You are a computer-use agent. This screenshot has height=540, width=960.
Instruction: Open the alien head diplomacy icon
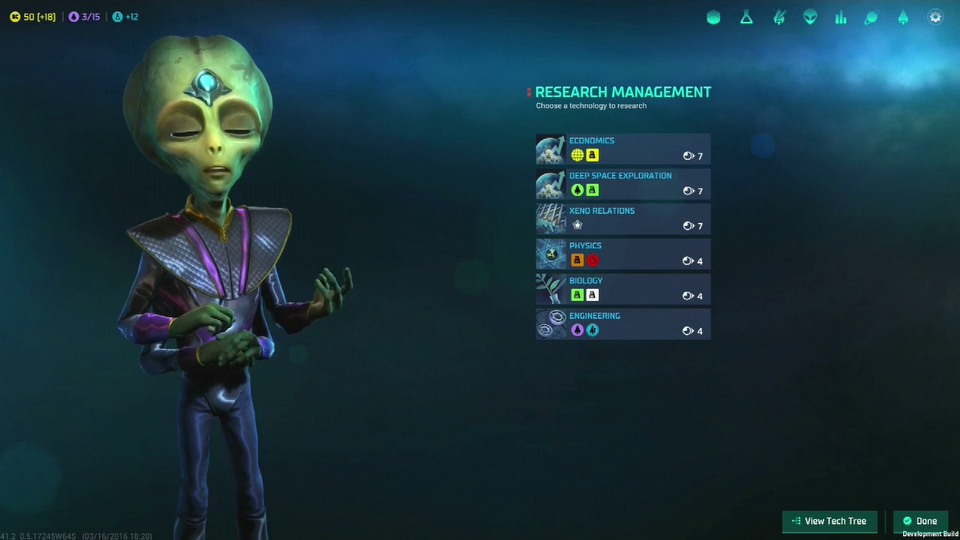pyautogui.click(x=810, y=18)
